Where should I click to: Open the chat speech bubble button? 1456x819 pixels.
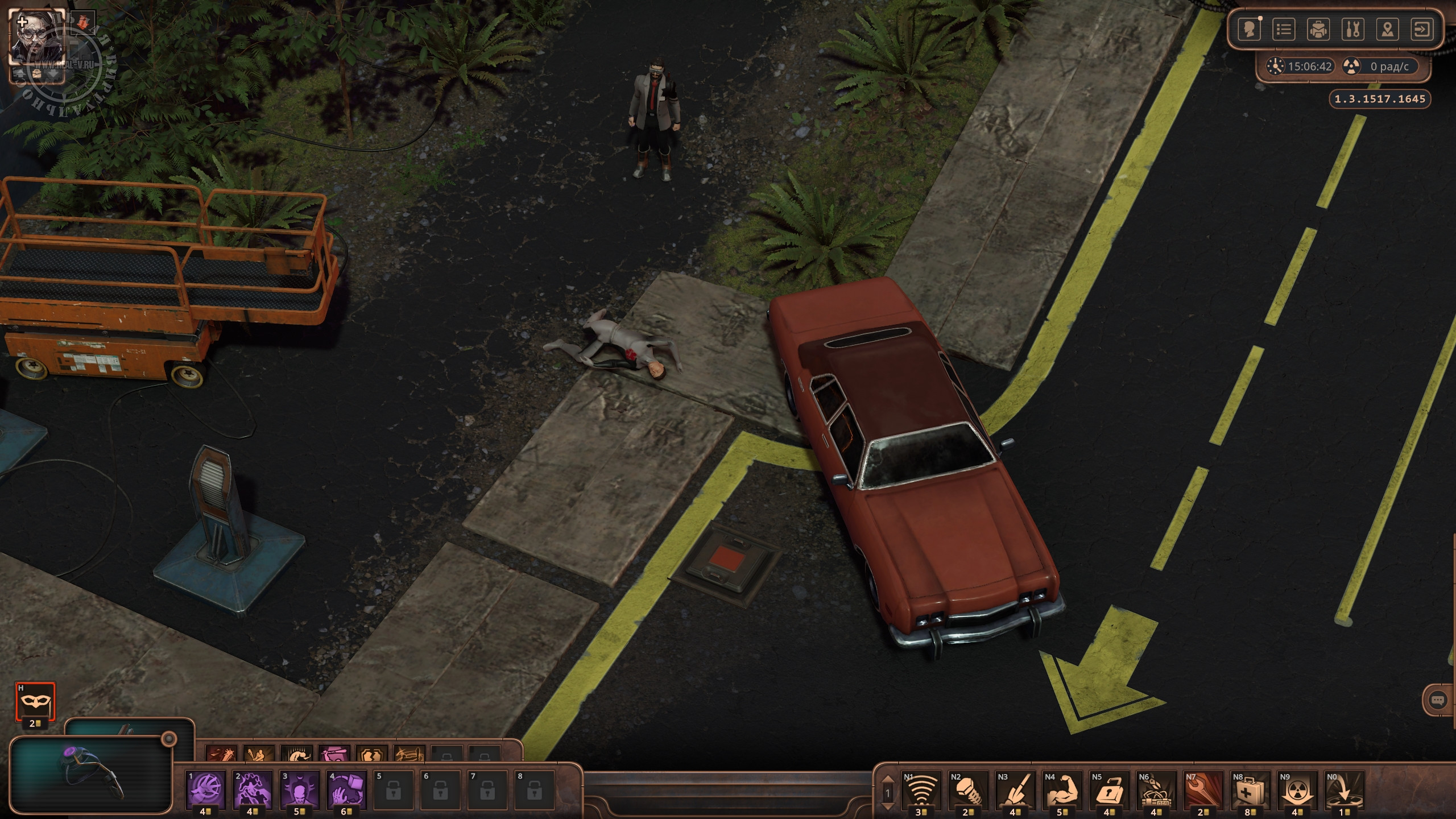click(x=1438, y=700)
